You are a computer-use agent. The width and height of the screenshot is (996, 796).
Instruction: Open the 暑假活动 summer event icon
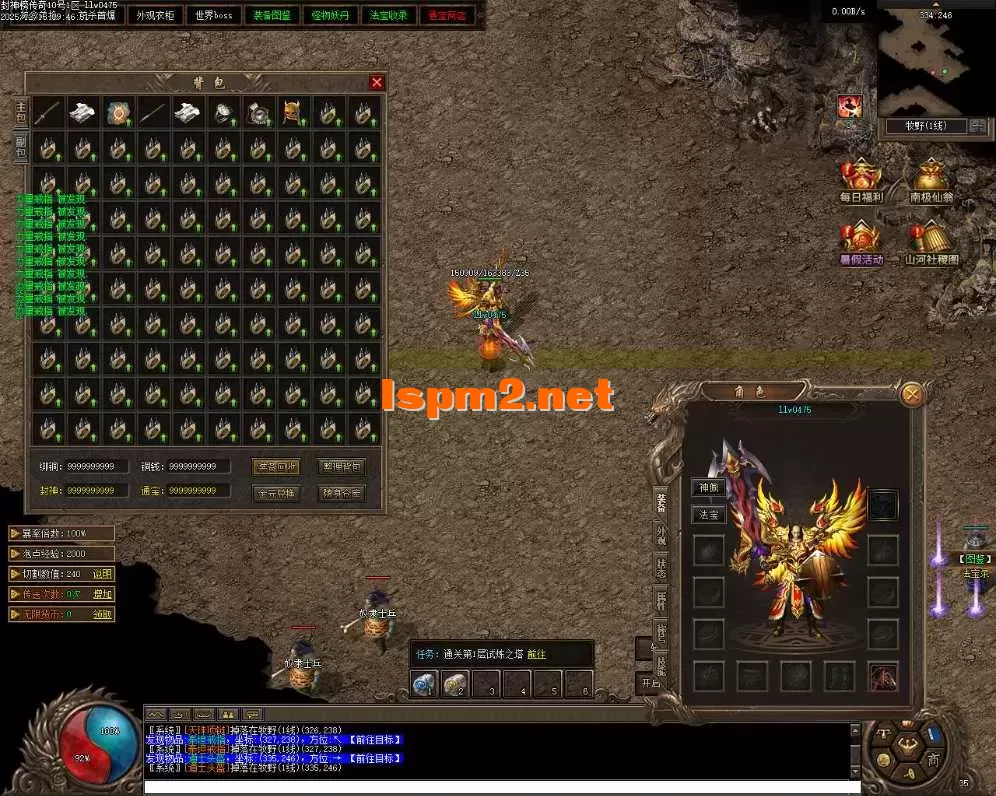860,241
